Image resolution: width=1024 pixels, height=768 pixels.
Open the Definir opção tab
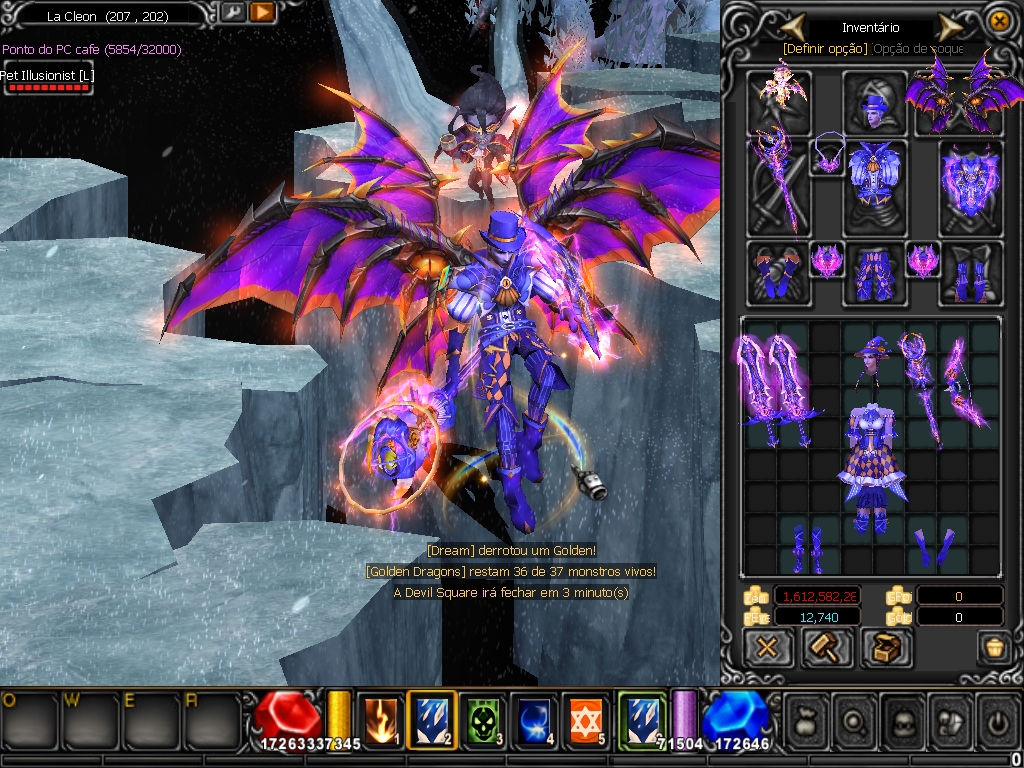coord(825,48)
